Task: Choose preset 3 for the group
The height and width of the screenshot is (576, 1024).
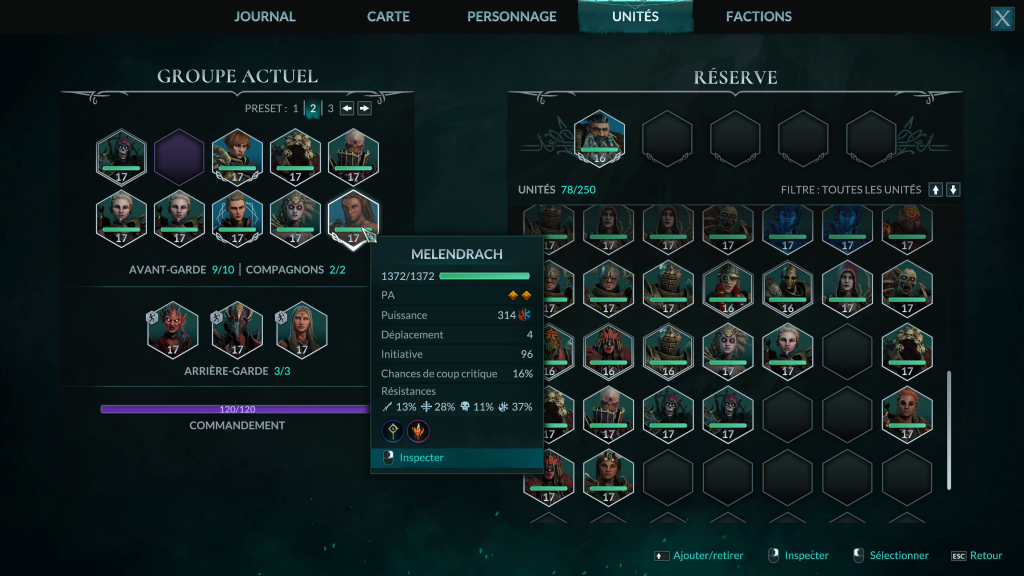Action: click(331, 108)
